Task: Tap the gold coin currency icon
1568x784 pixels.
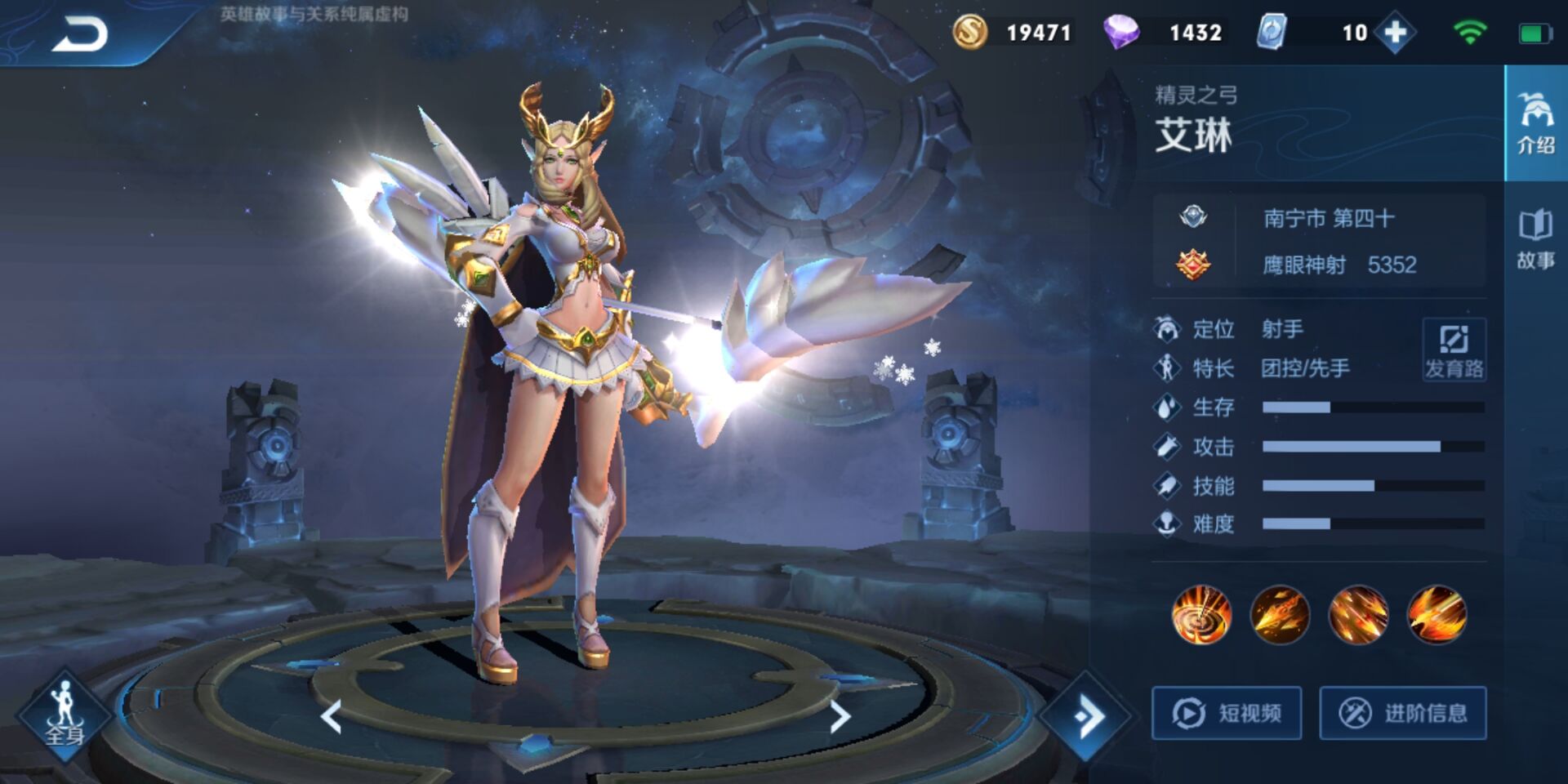Action: [x=970, y=33]
